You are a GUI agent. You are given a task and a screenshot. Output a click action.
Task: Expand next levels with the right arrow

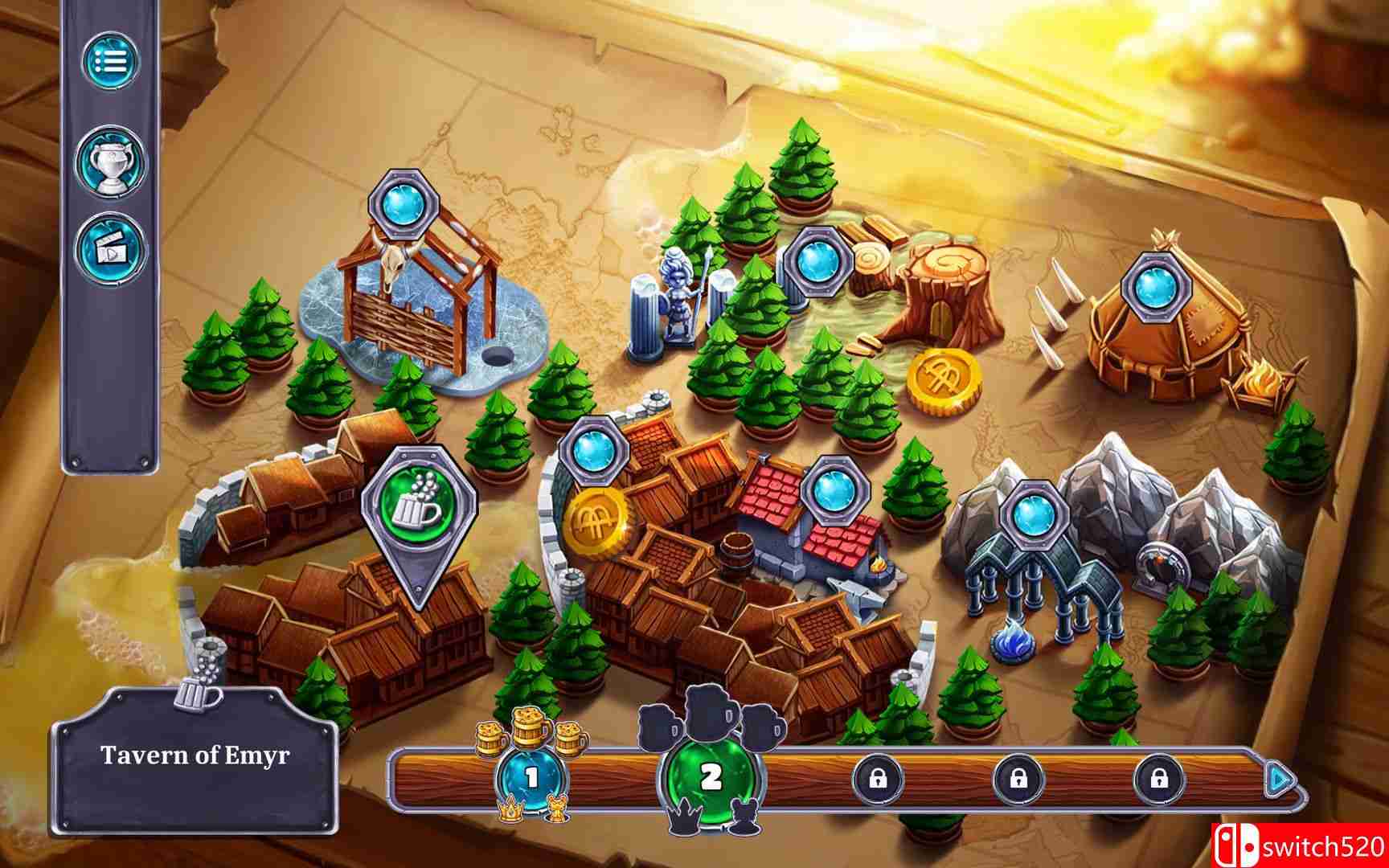pyautogui.click(x=1276, y=777)
